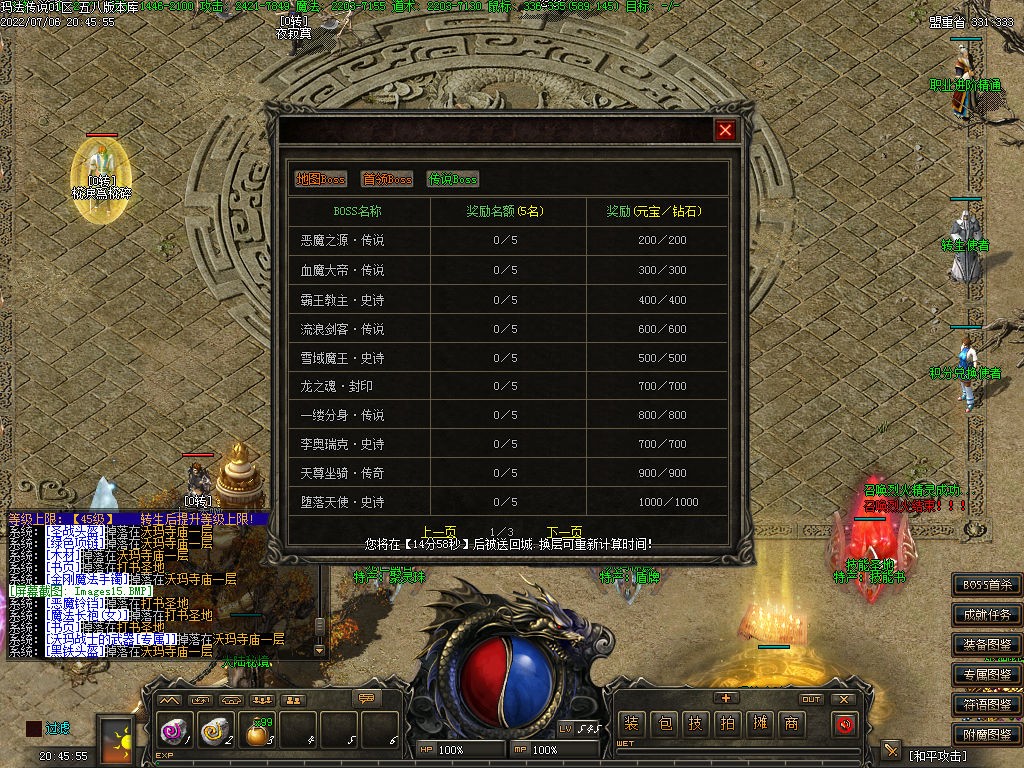Switch to the 首领Boss tab
This screenshot has width=1024, height=768.
click(387, 179)
